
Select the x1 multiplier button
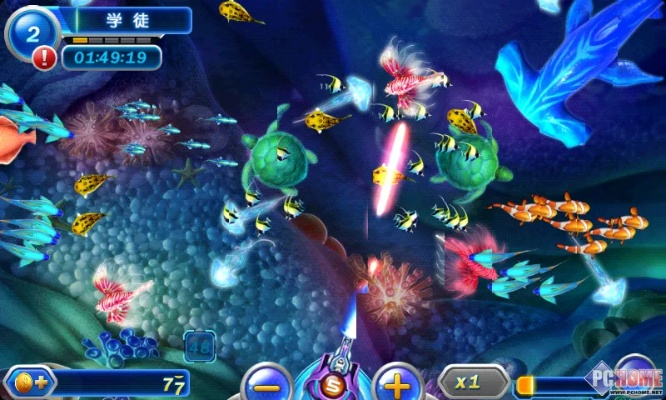click(467, 382)
